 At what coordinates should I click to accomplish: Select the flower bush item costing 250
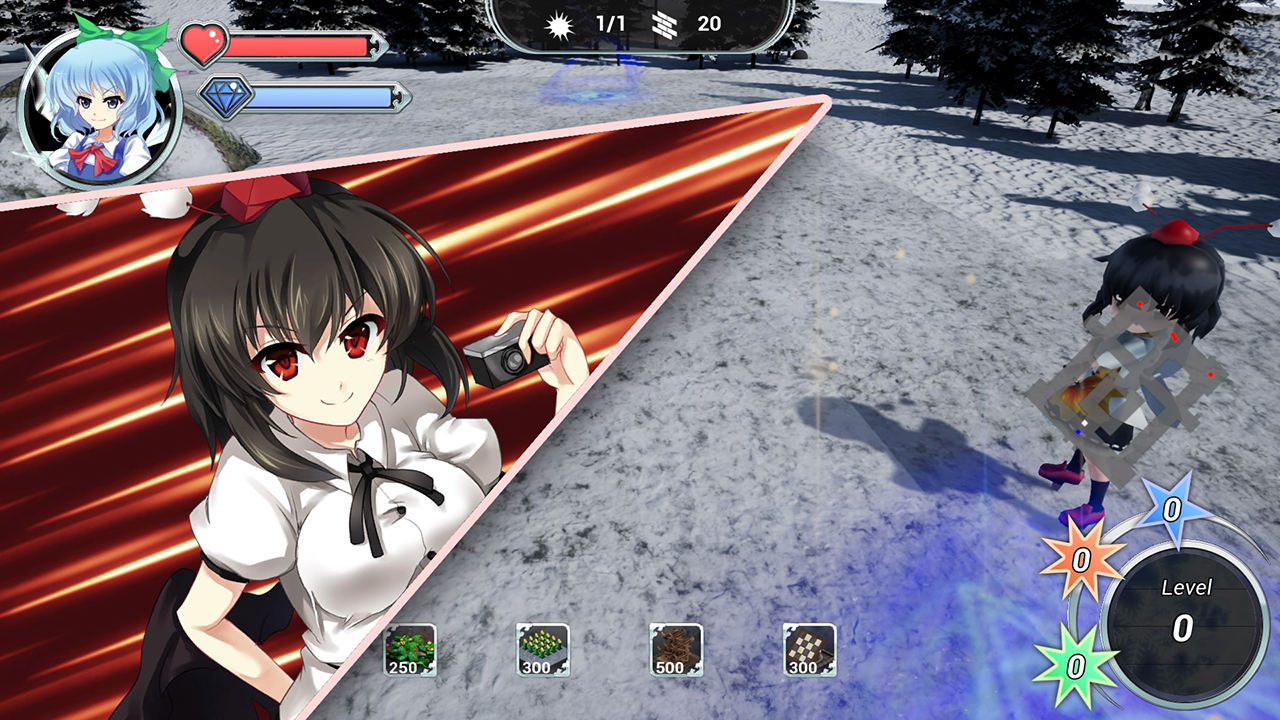point(410,650)
